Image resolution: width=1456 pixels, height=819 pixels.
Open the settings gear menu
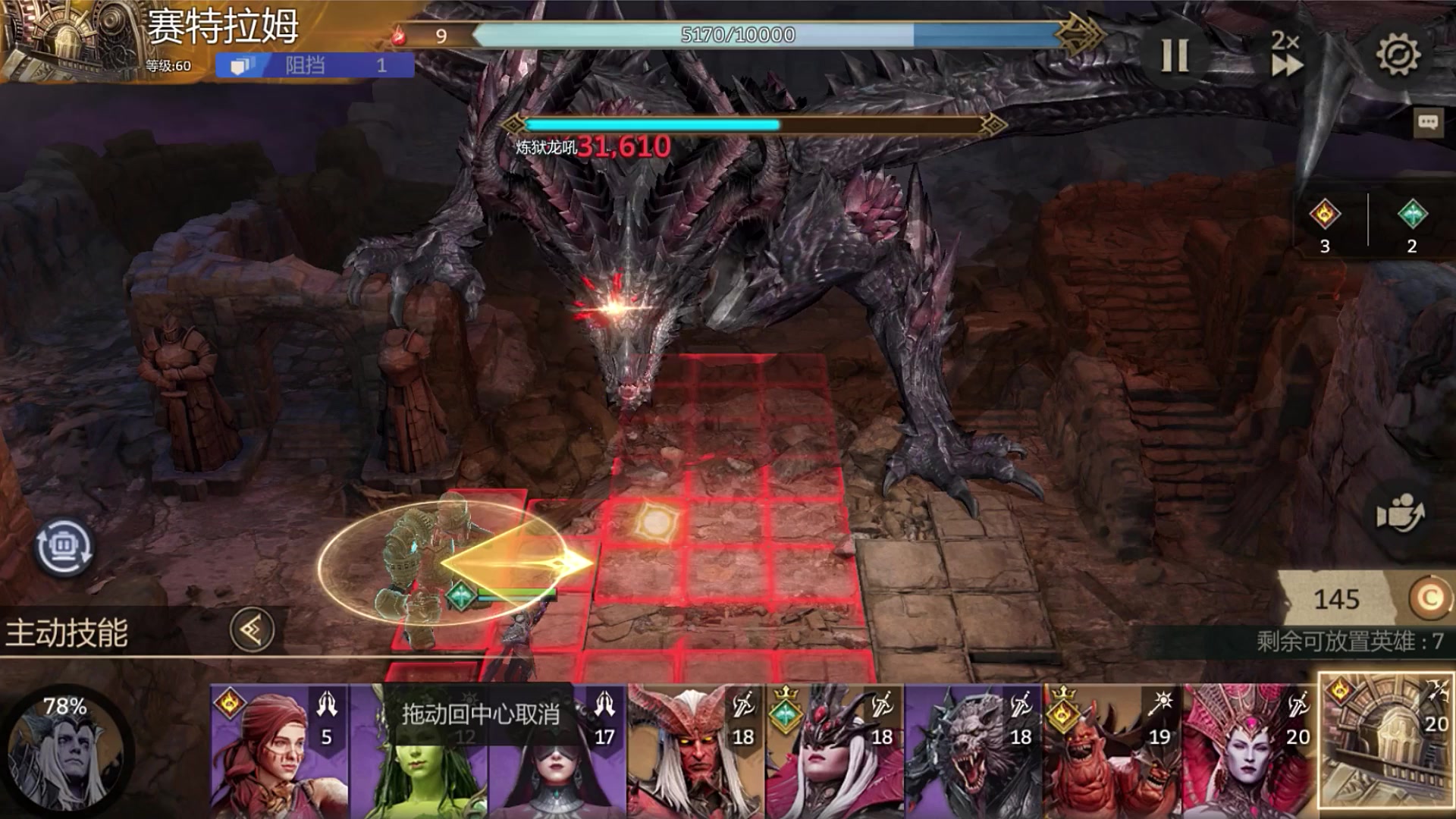pyautogui.click(x=1398, y=55)
